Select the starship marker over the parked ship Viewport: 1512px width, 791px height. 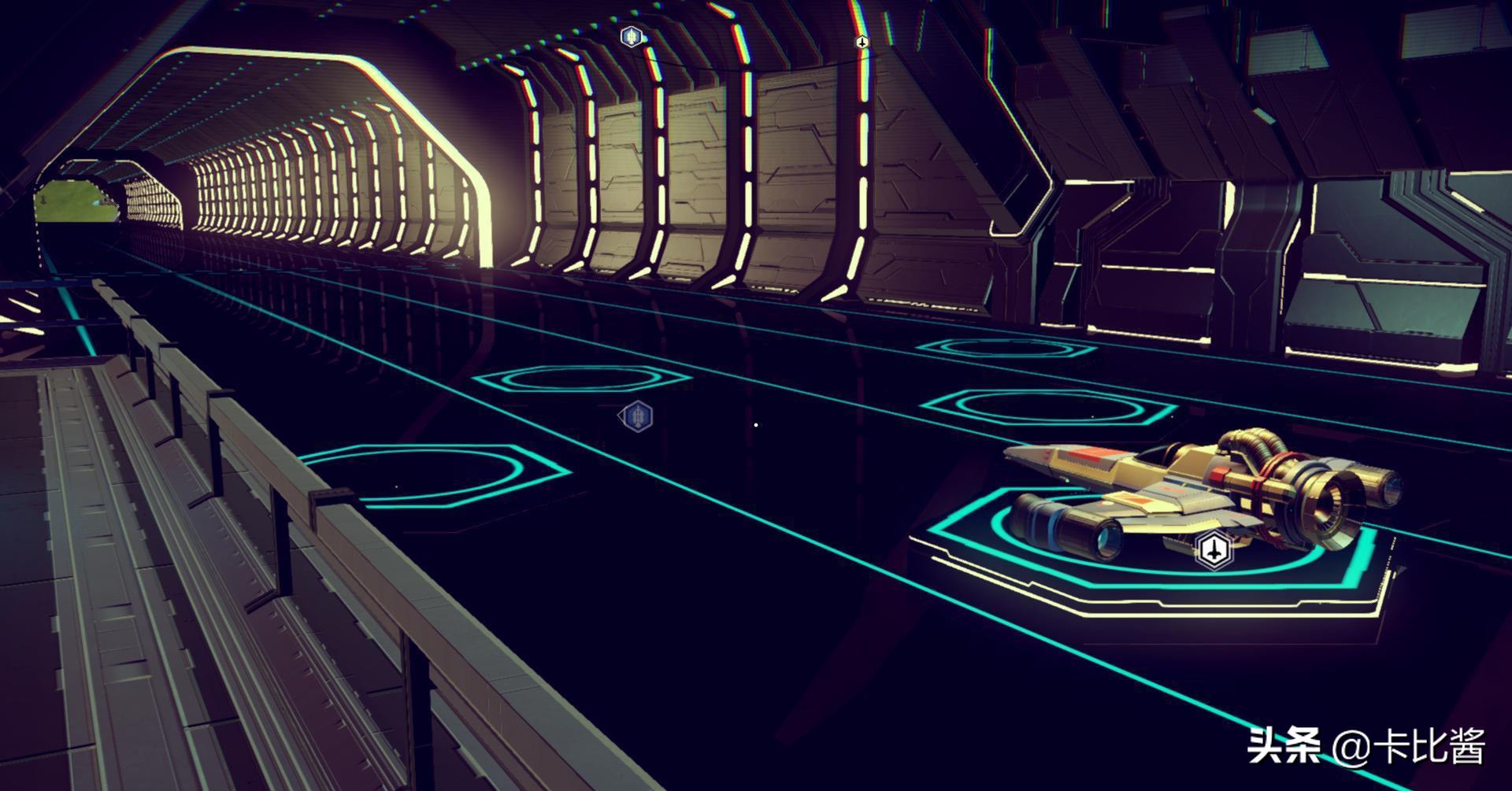click(x=1214, y=549)
